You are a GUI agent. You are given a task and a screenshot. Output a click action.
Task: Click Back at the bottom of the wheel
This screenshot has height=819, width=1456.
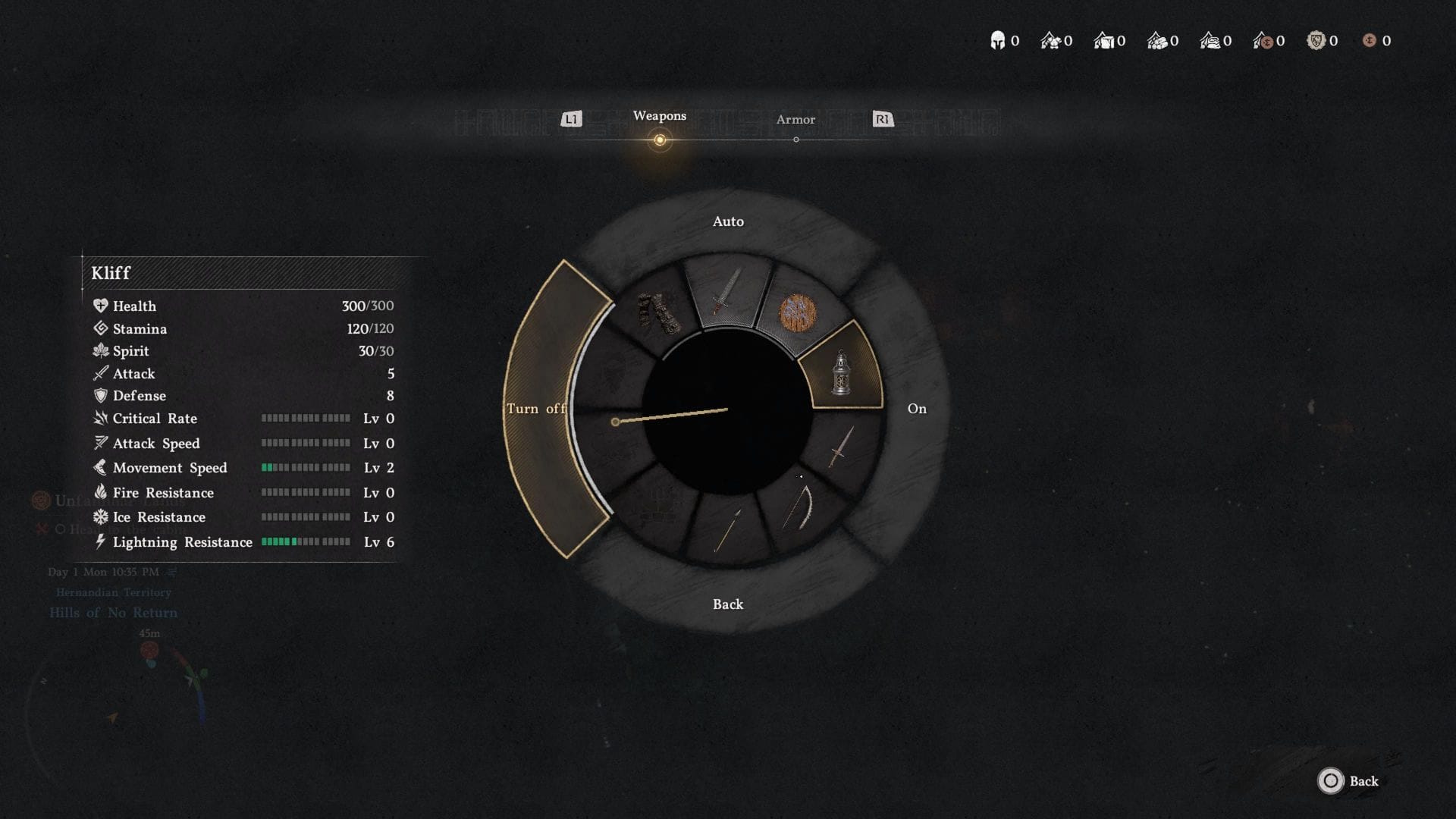click(727, 604)
